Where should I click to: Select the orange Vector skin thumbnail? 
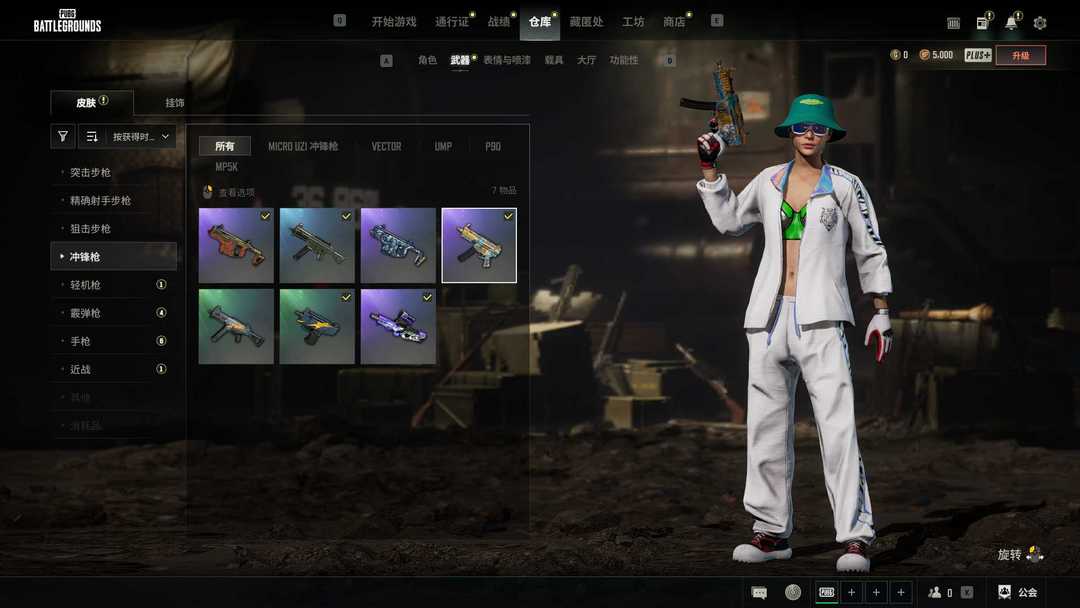point(236,245)
